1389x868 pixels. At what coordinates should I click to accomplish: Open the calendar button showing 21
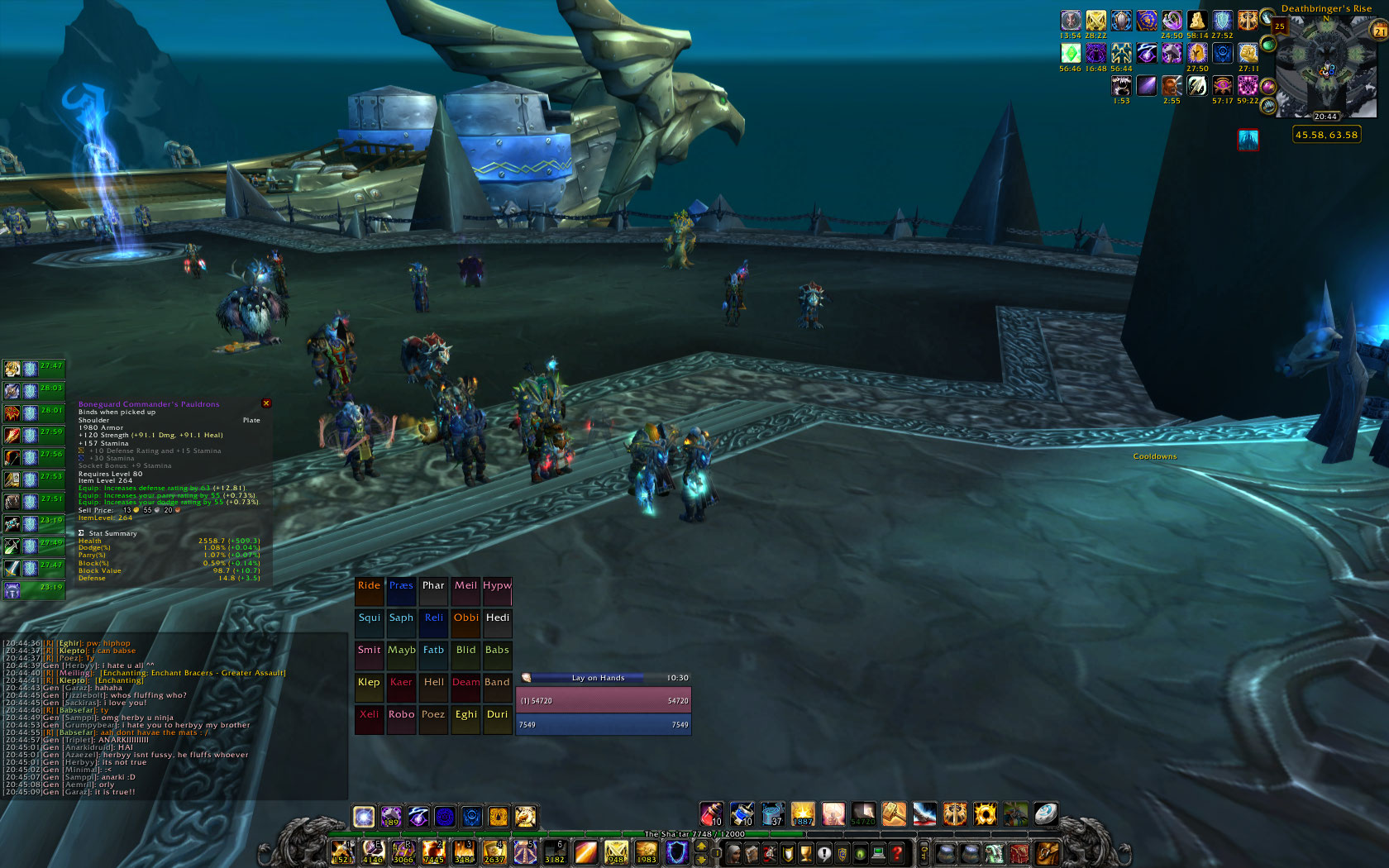coord(1380,31)
